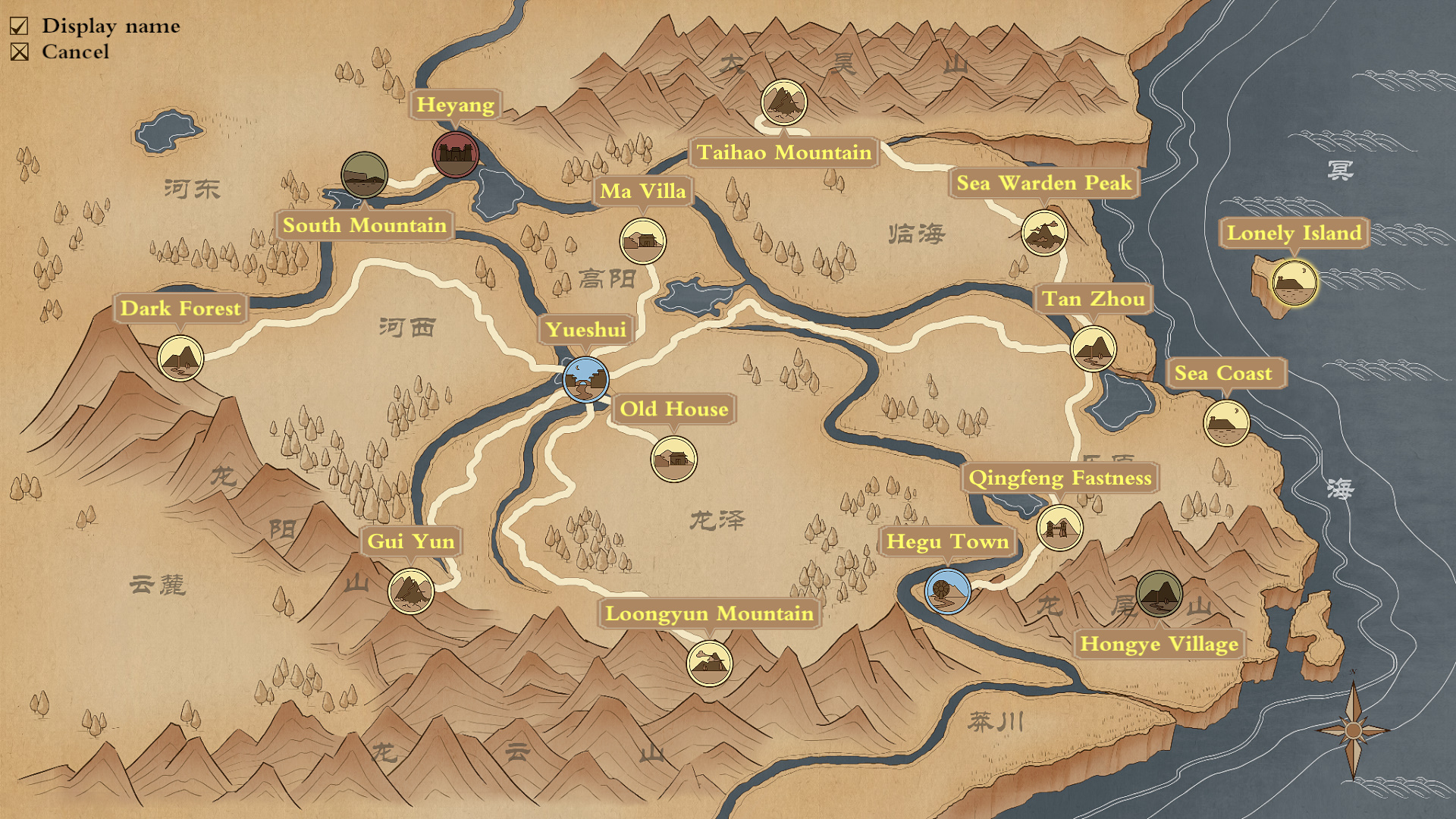Select the Hongye Village dark icon

(1159, 596)
